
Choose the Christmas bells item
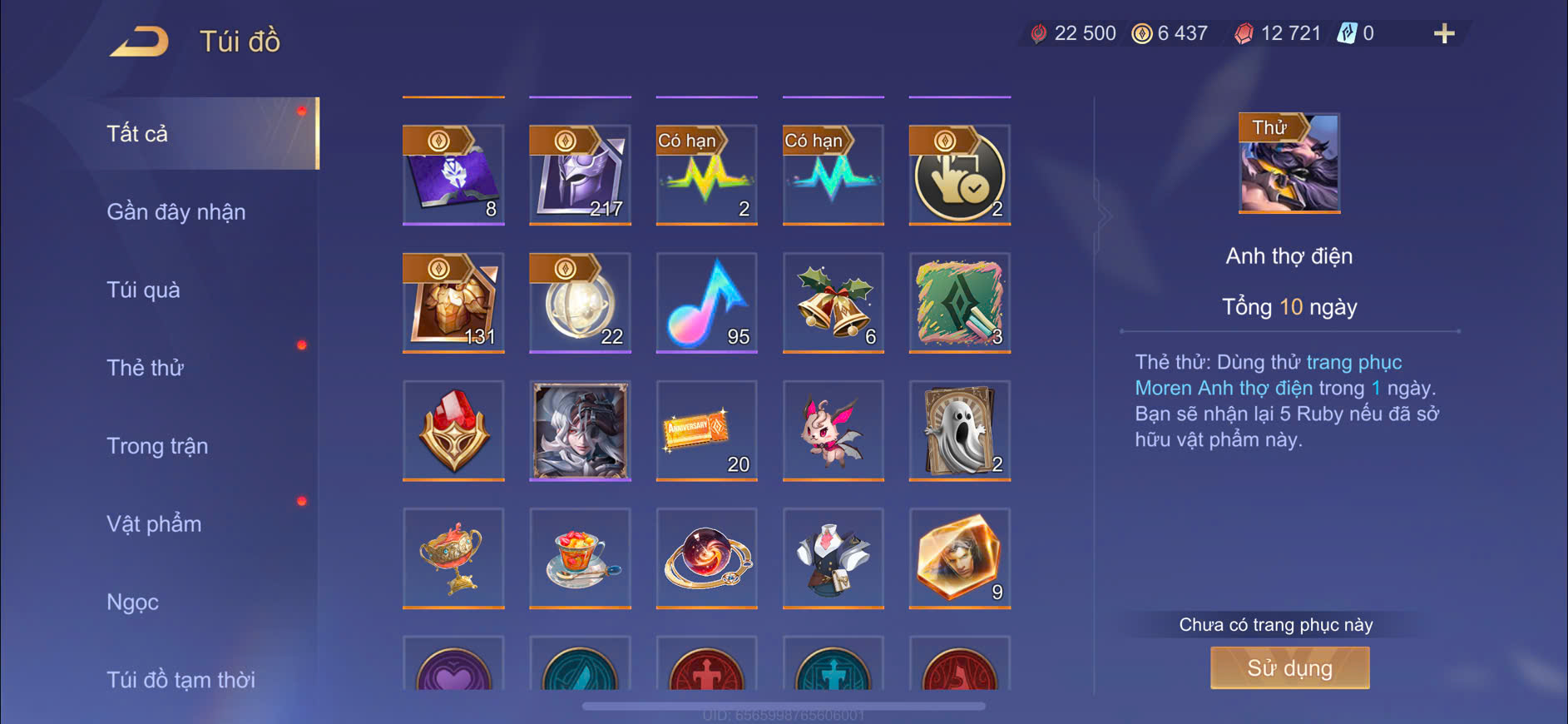(833, 303)
